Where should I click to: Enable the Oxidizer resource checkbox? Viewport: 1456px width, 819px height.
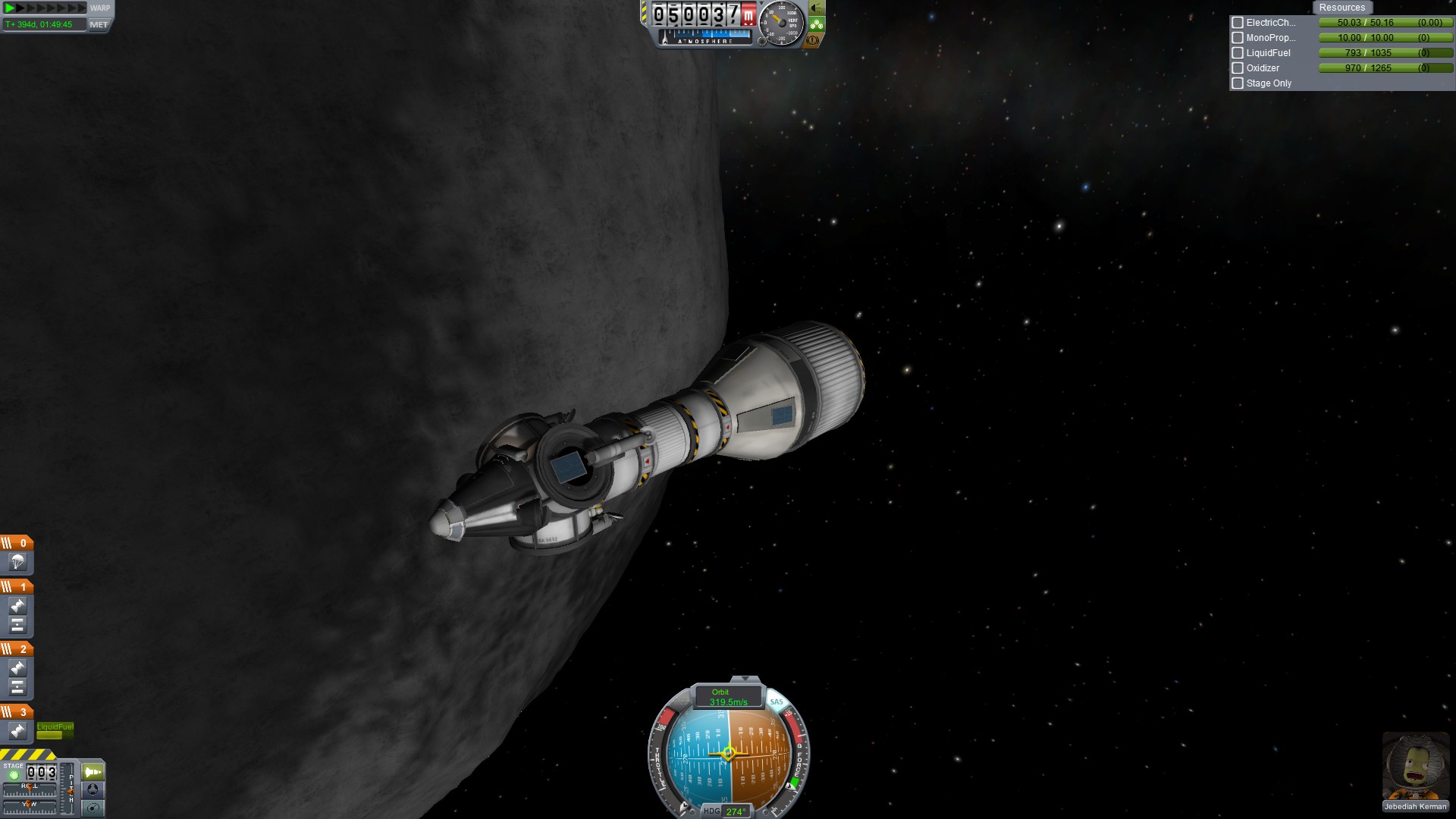tap(1238, 68)
